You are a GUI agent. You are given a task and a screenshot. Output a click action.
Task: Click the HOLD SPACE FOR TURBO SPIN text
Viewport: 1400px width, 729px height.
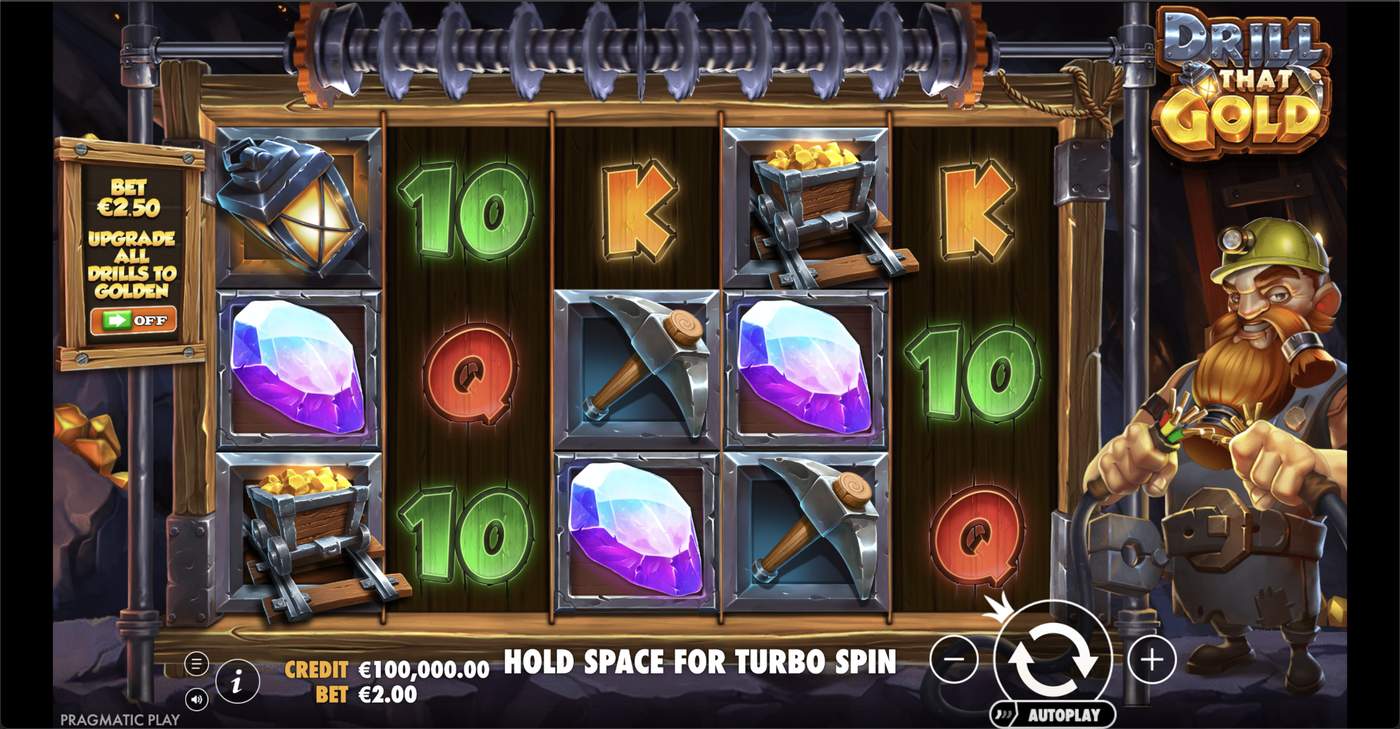click(x=700, y=660)
